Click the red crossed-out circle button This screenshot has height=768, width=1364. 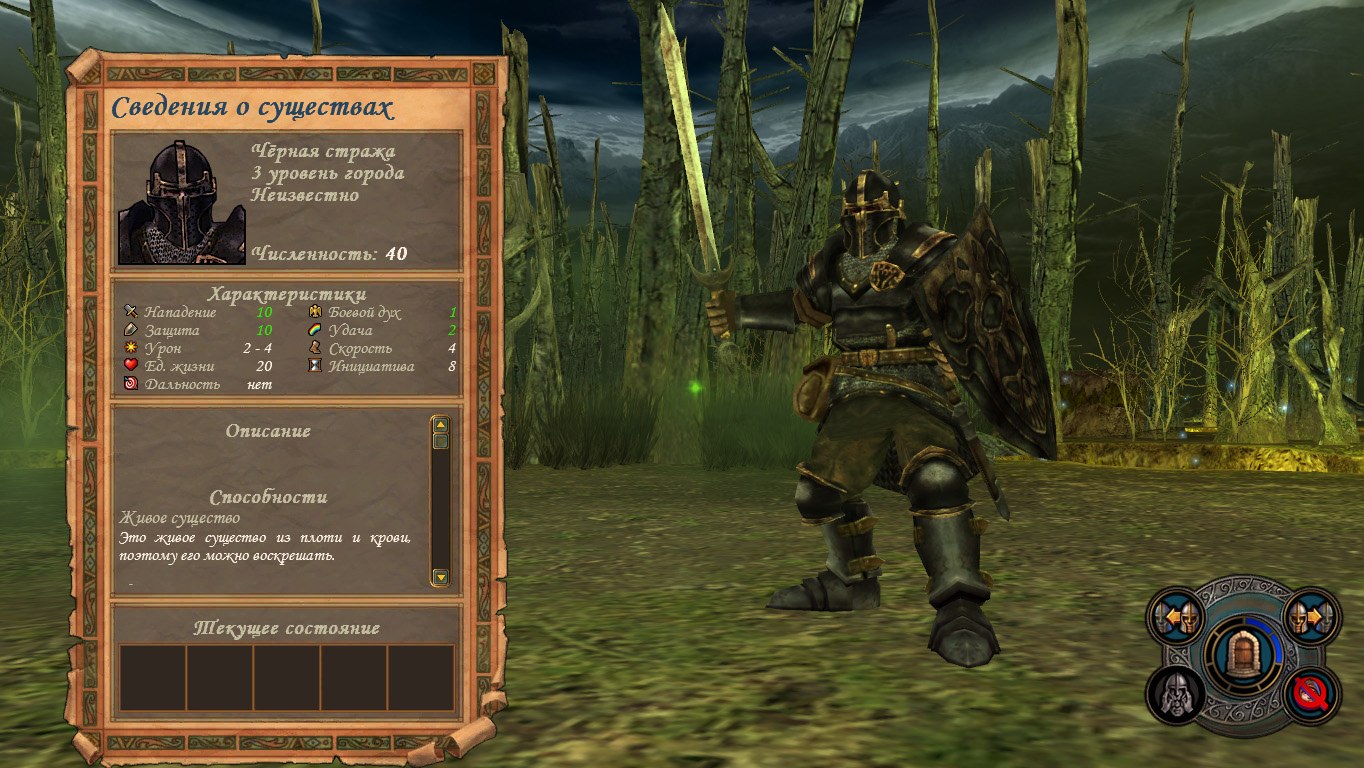pos(1311,694)
